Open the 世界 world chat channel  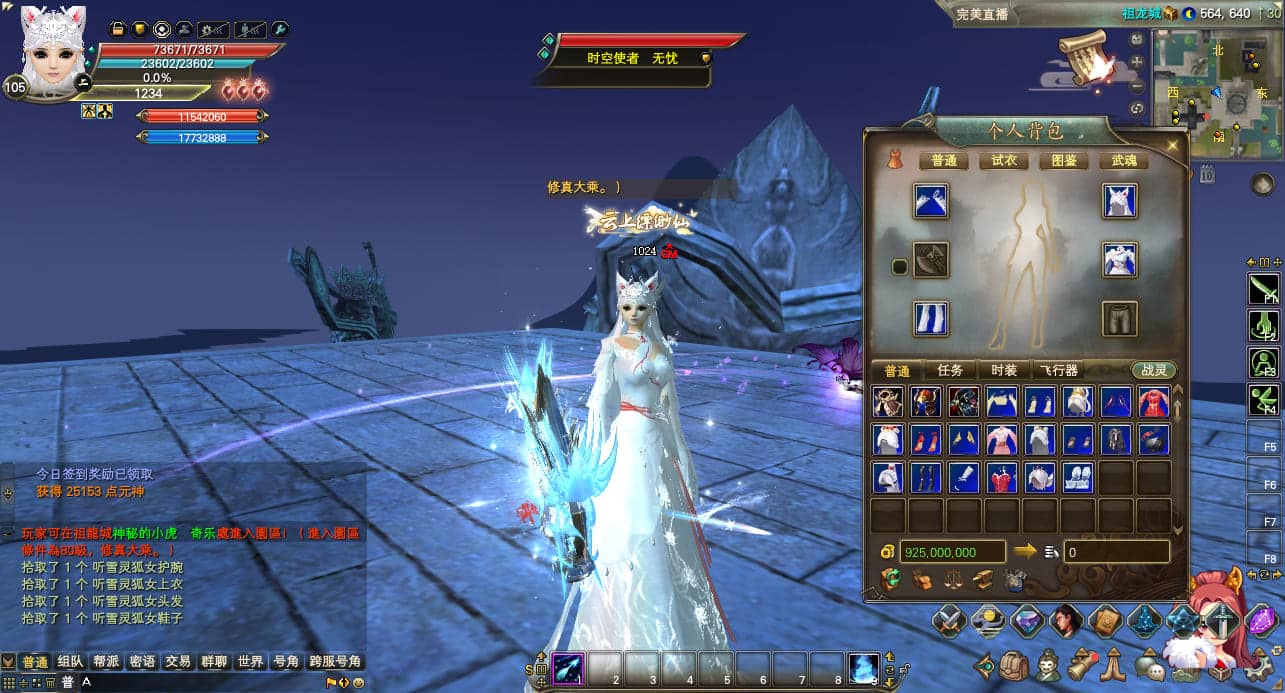[250, 662]
